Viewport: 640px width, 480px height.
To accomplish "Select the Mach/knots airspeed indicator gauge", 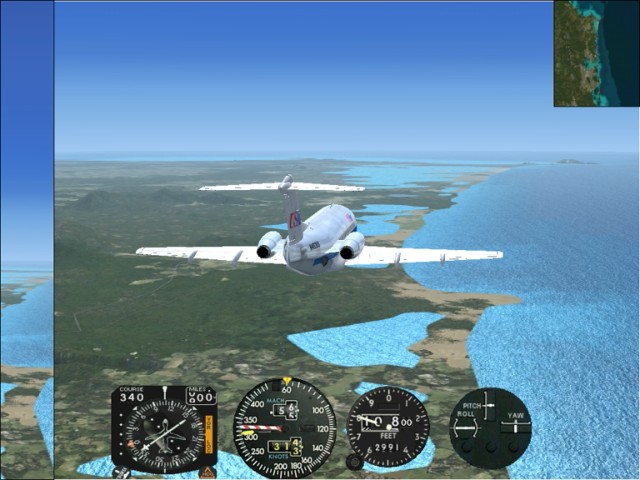I will (x=284, y=427).
